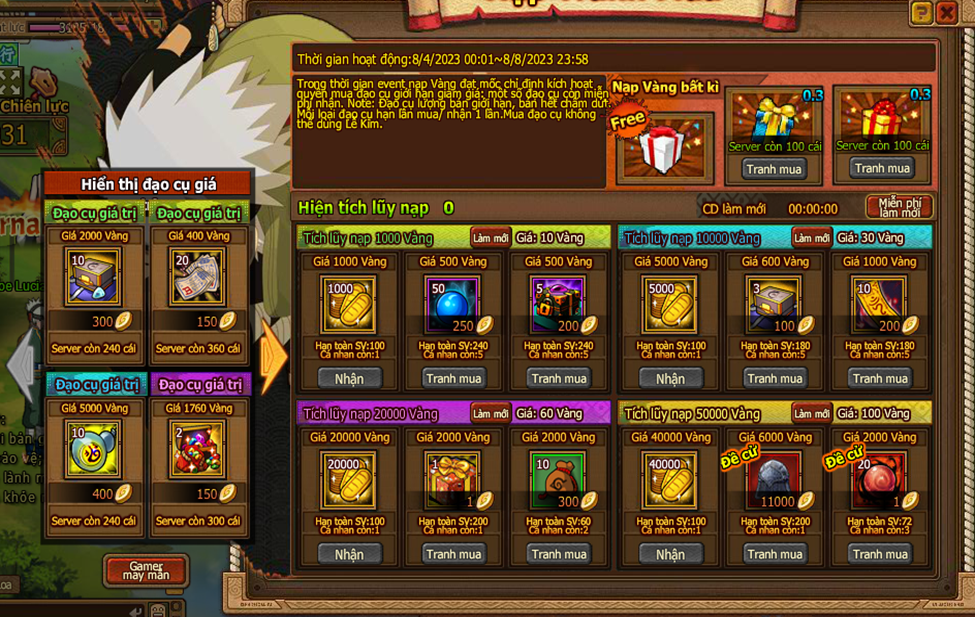This screenshot has width=975, height=617.
Task: Buy the green money bag priced 300
Action: point(559,554)
